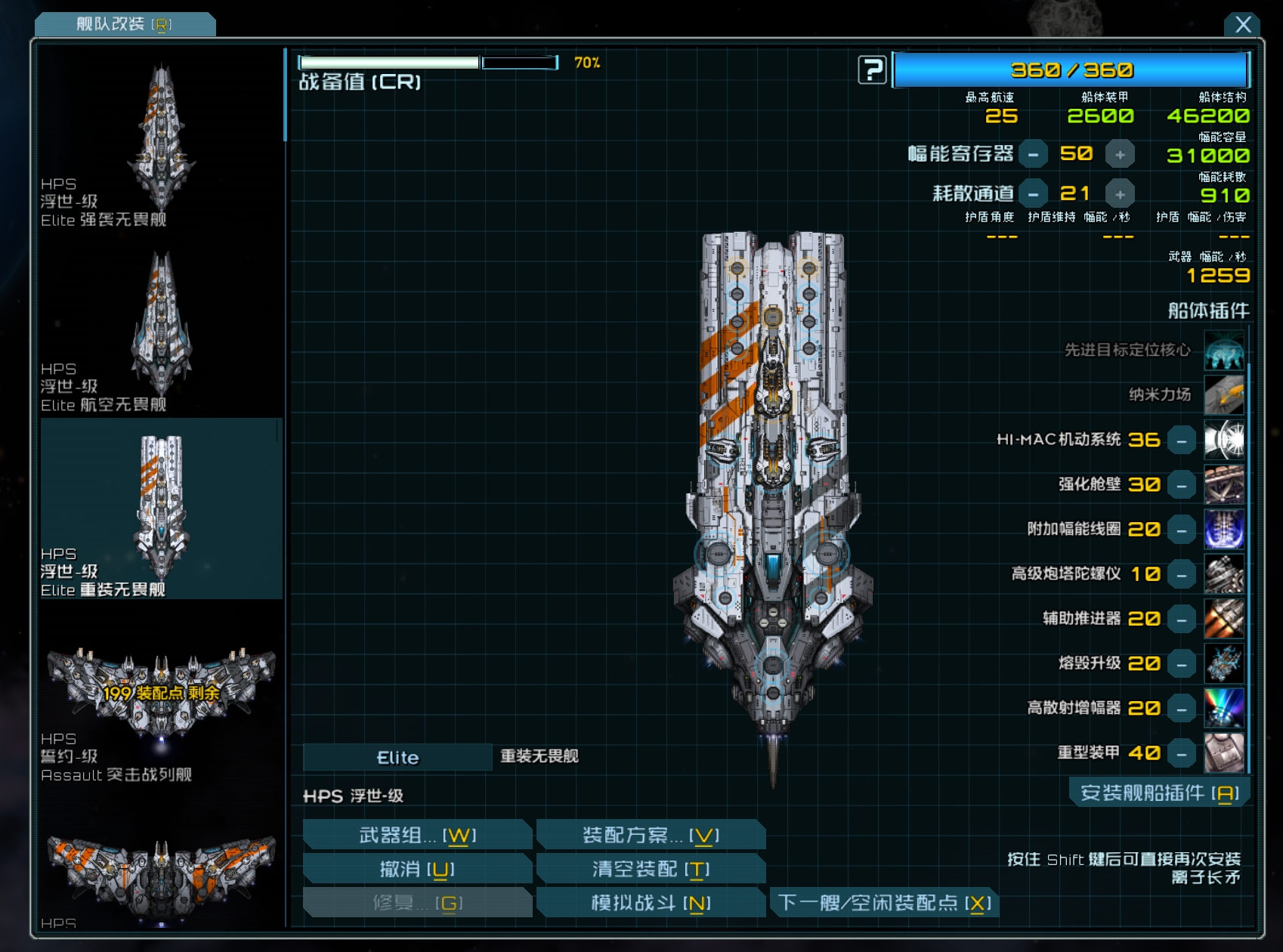Select the Elite 航空无畏舰 ship entry

pos(161,329)
